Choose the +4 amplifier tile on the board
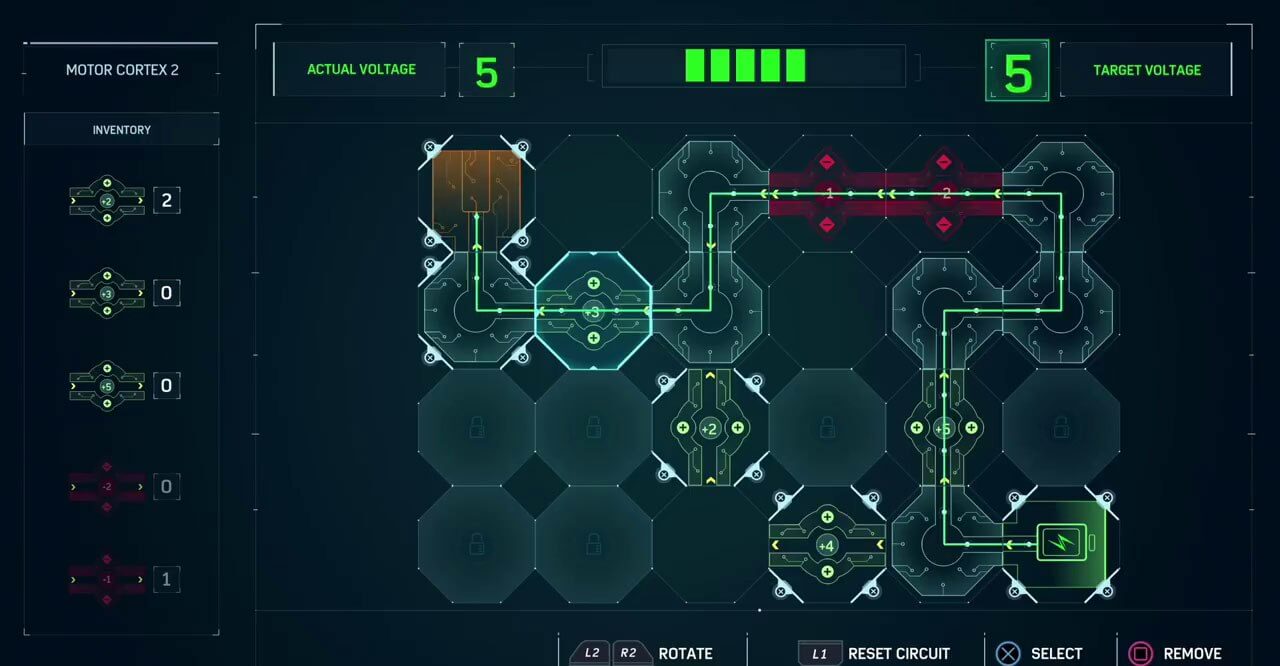 coord(827,545)
